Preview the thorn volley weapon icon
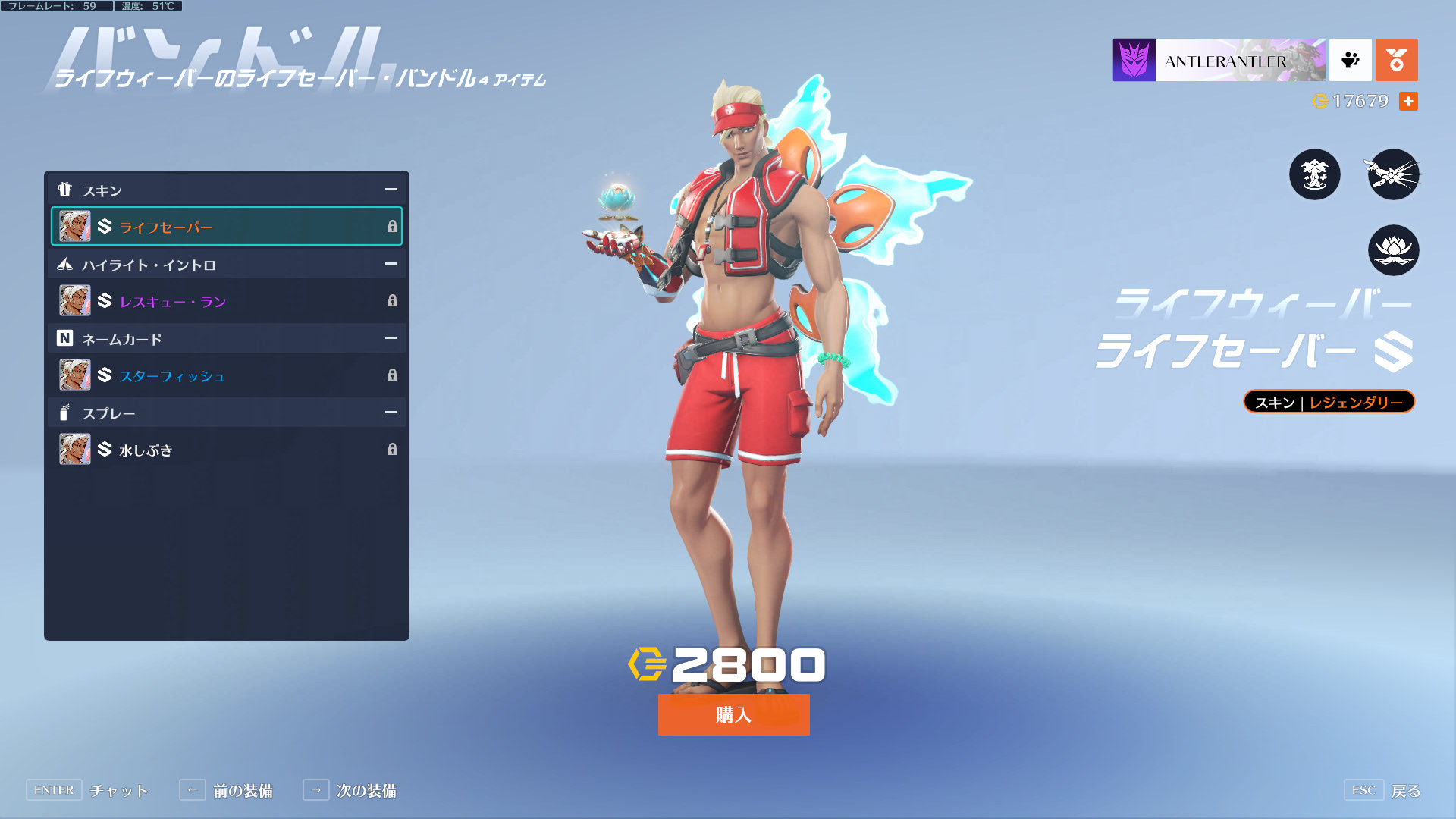The image size is (1456, 819). tap(1393, 174)
